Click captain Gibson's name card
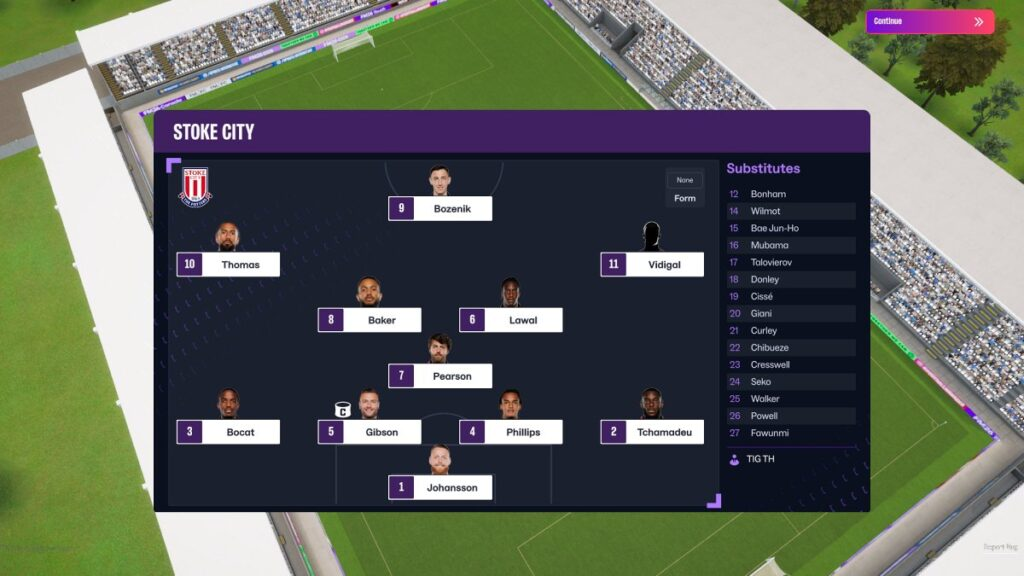The width and height of the screenshot is (1024, 576). 369,433
